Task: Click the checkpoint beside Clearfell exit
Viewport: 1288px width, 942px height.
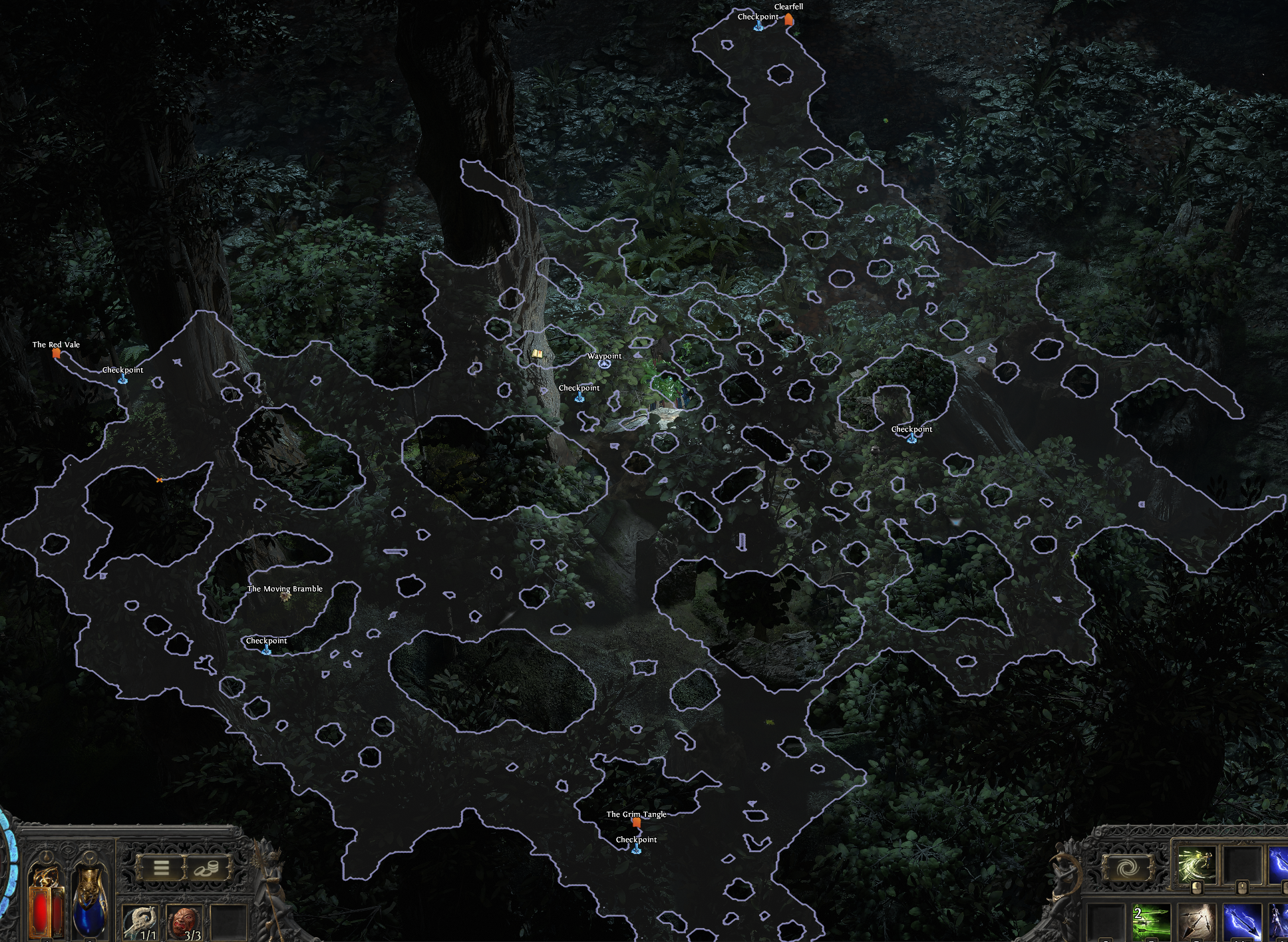Action: [x=758, y=26]
